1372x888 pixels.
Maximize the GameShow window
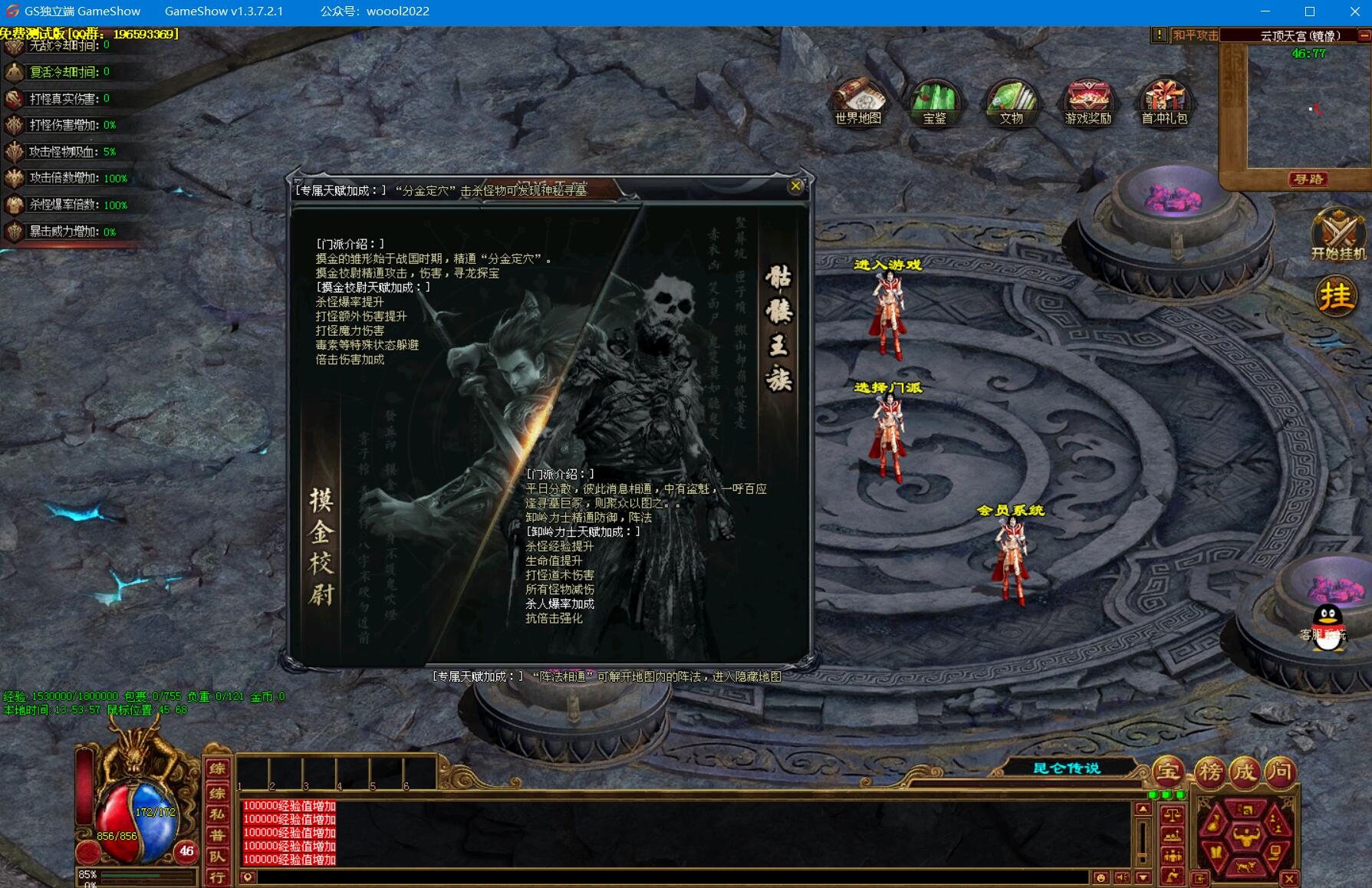coord(1310,12)
